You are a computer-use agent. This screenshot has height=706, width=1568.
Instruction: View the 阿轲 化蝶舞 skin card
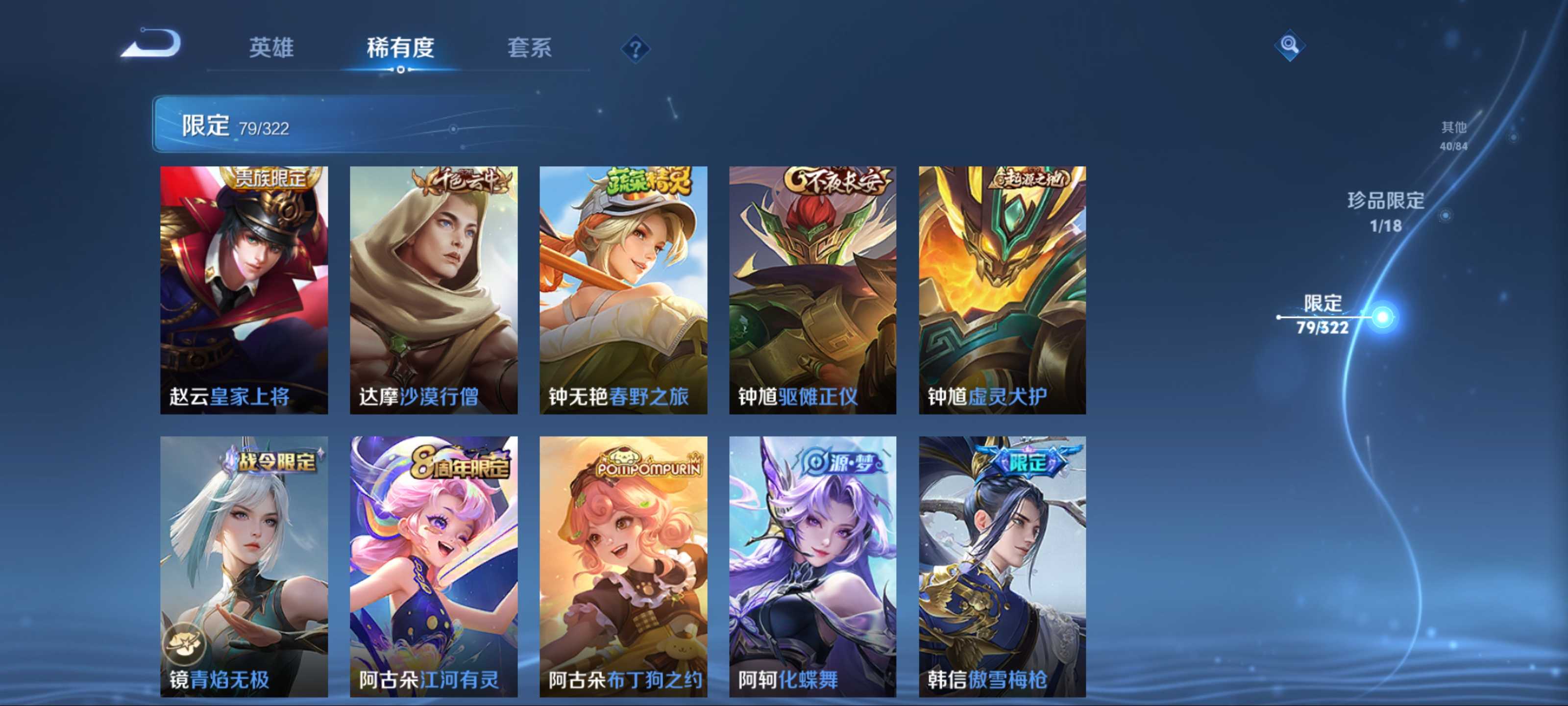812,566
